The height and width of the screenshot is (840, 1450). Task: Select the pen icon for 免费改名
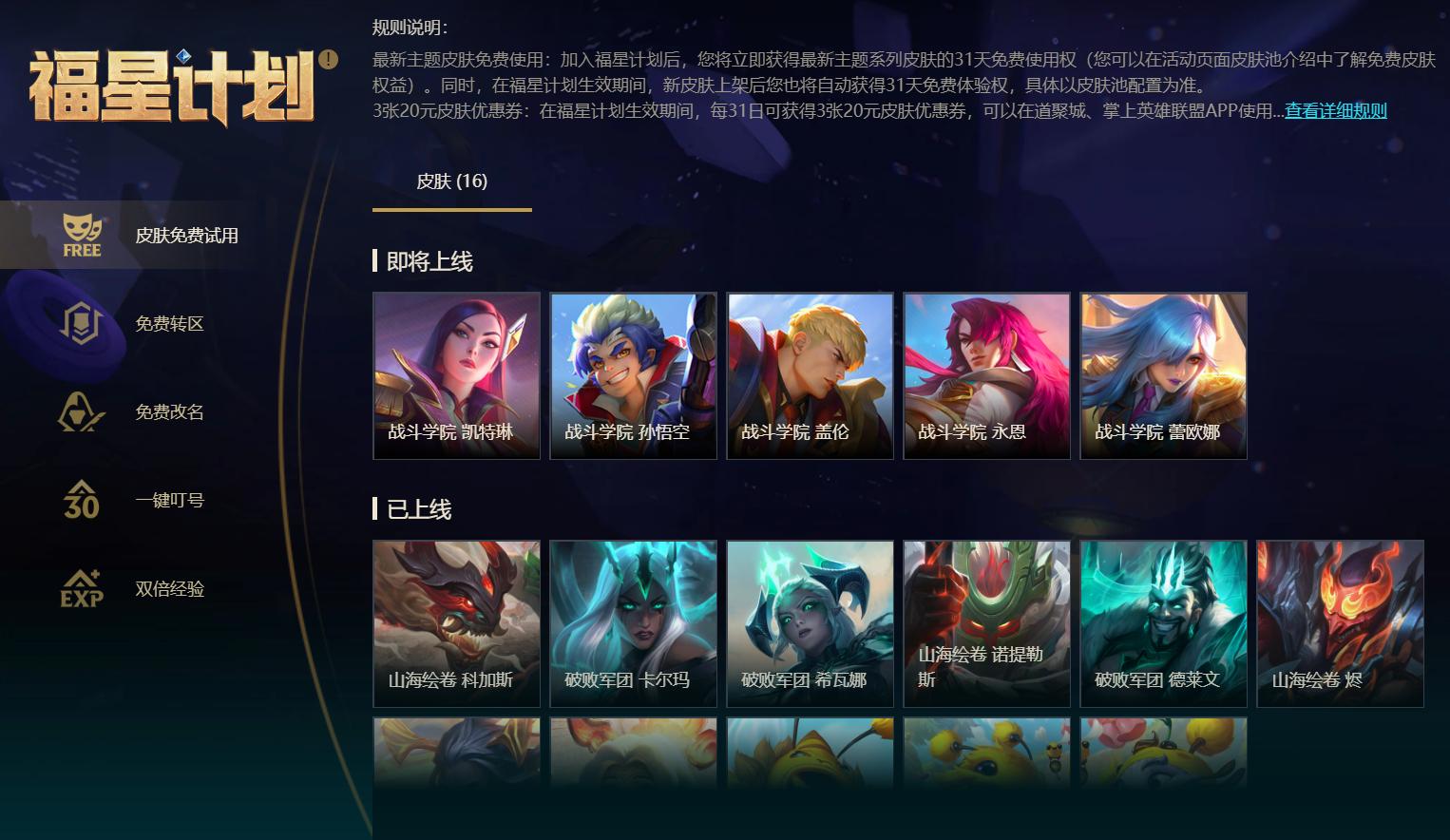tap(82, 411)
